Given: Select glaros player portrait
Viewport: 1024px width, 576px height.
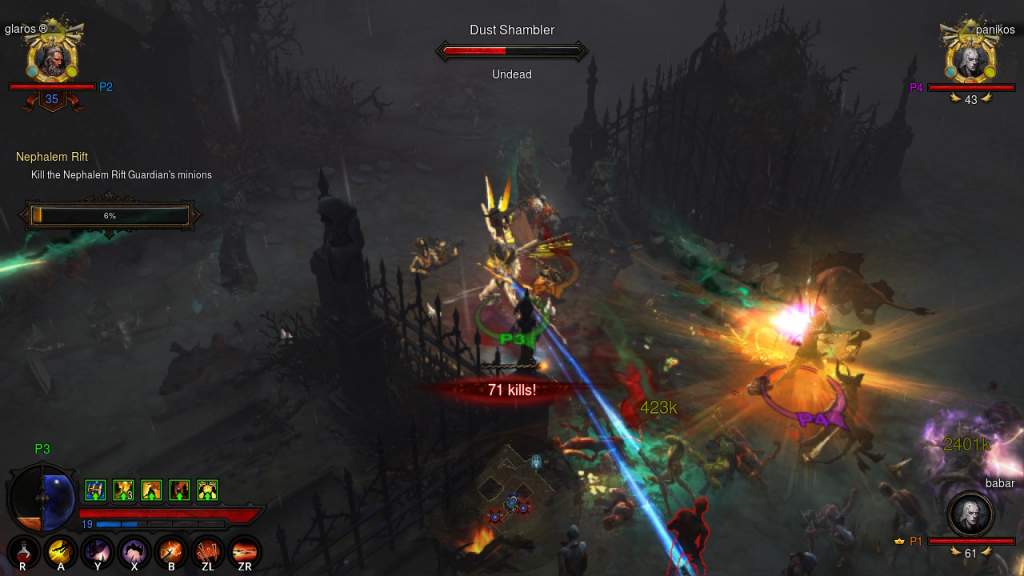Looking at the screenshot, I should [47, 59].
